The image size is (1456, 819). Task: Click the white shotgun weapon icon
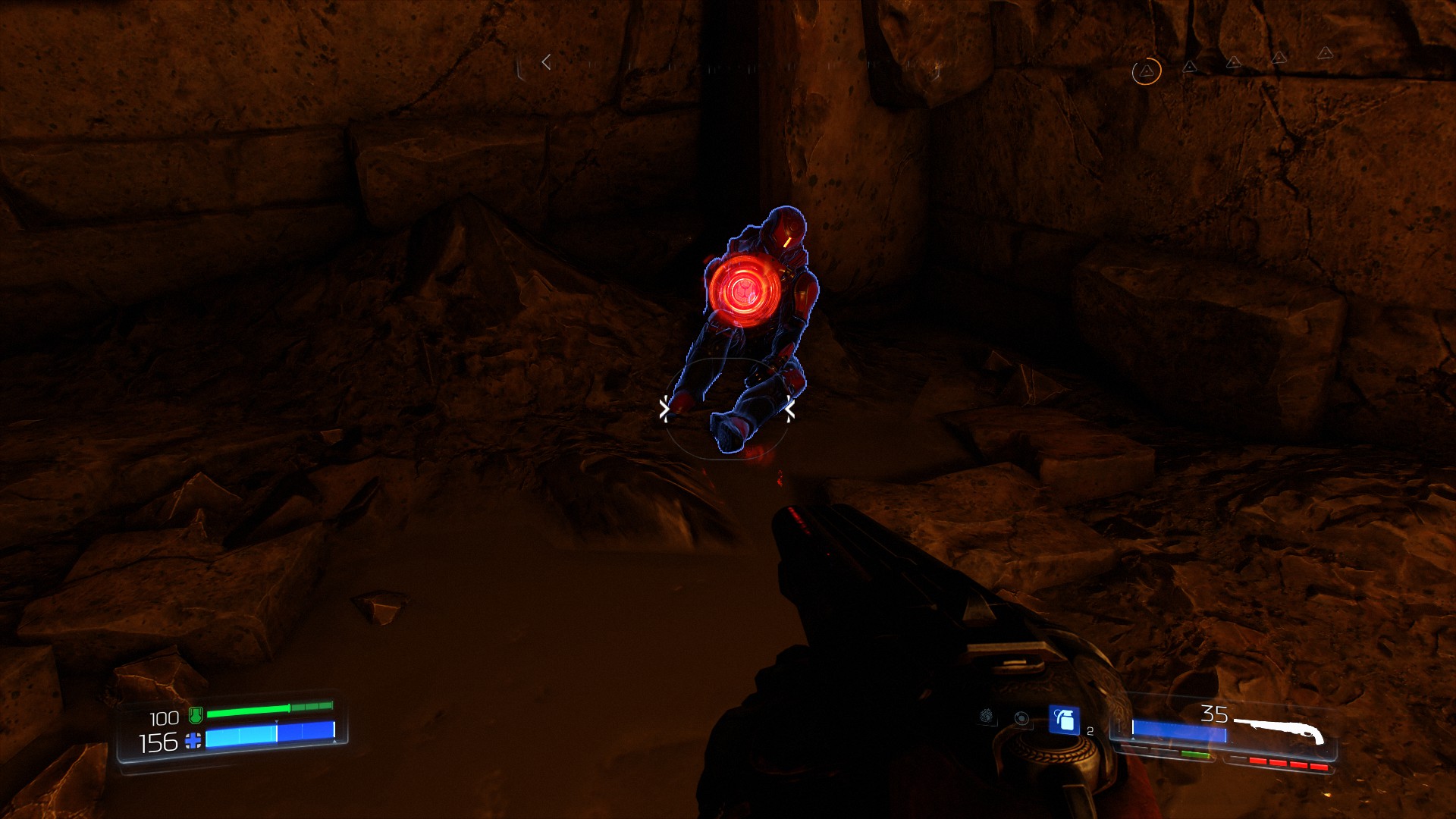coord(1280,730)
